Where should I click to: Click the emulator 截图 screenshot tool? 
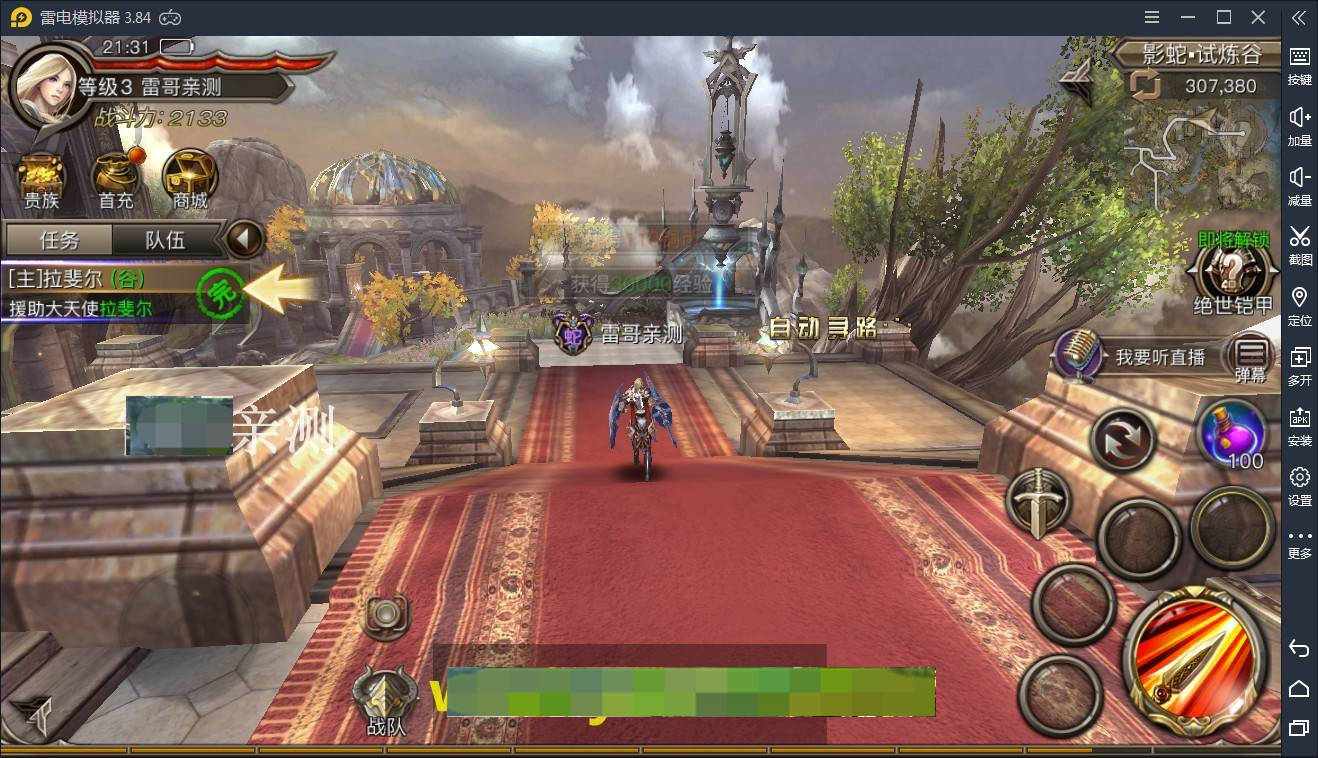[1299, 244]
